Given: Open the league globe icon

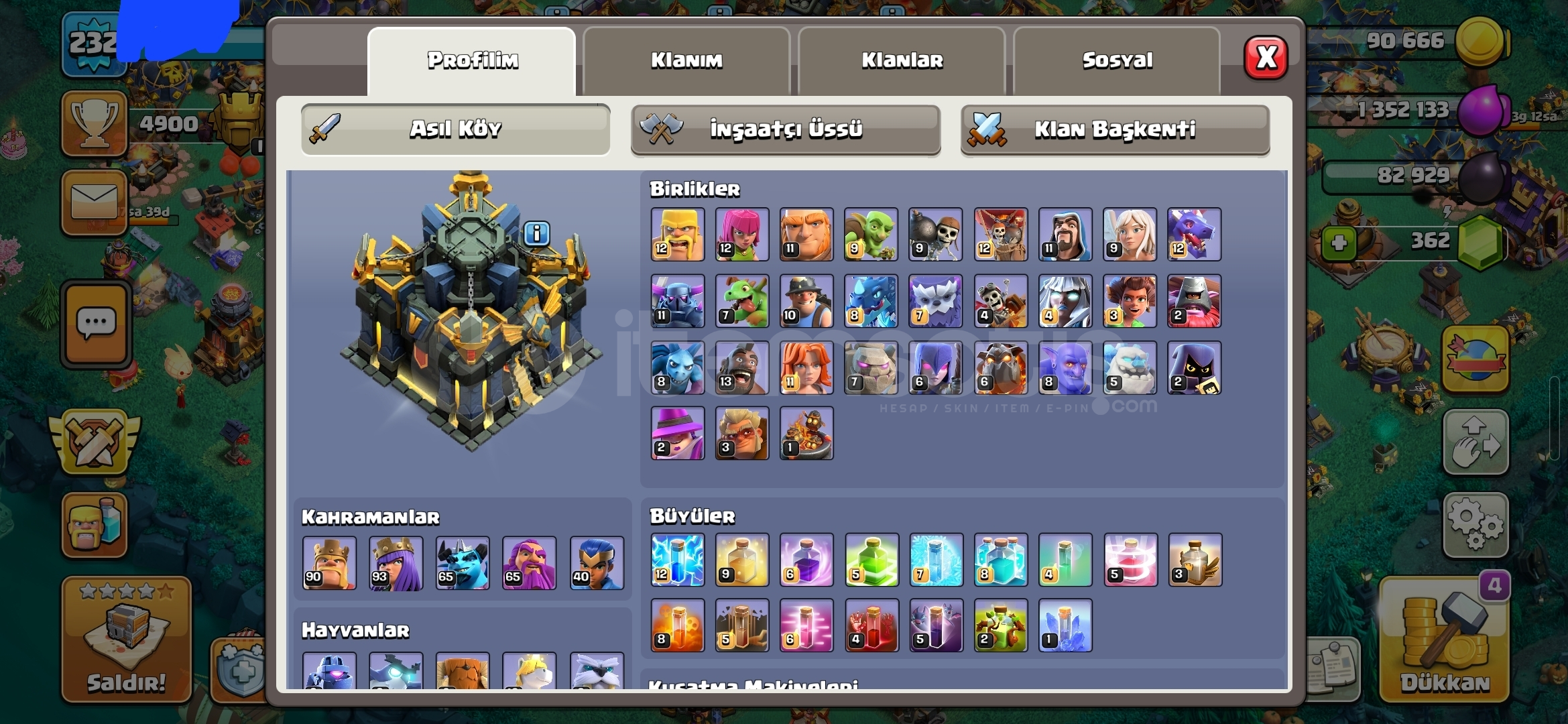Looking at the screenshot, I should (x=1475, y=359).
